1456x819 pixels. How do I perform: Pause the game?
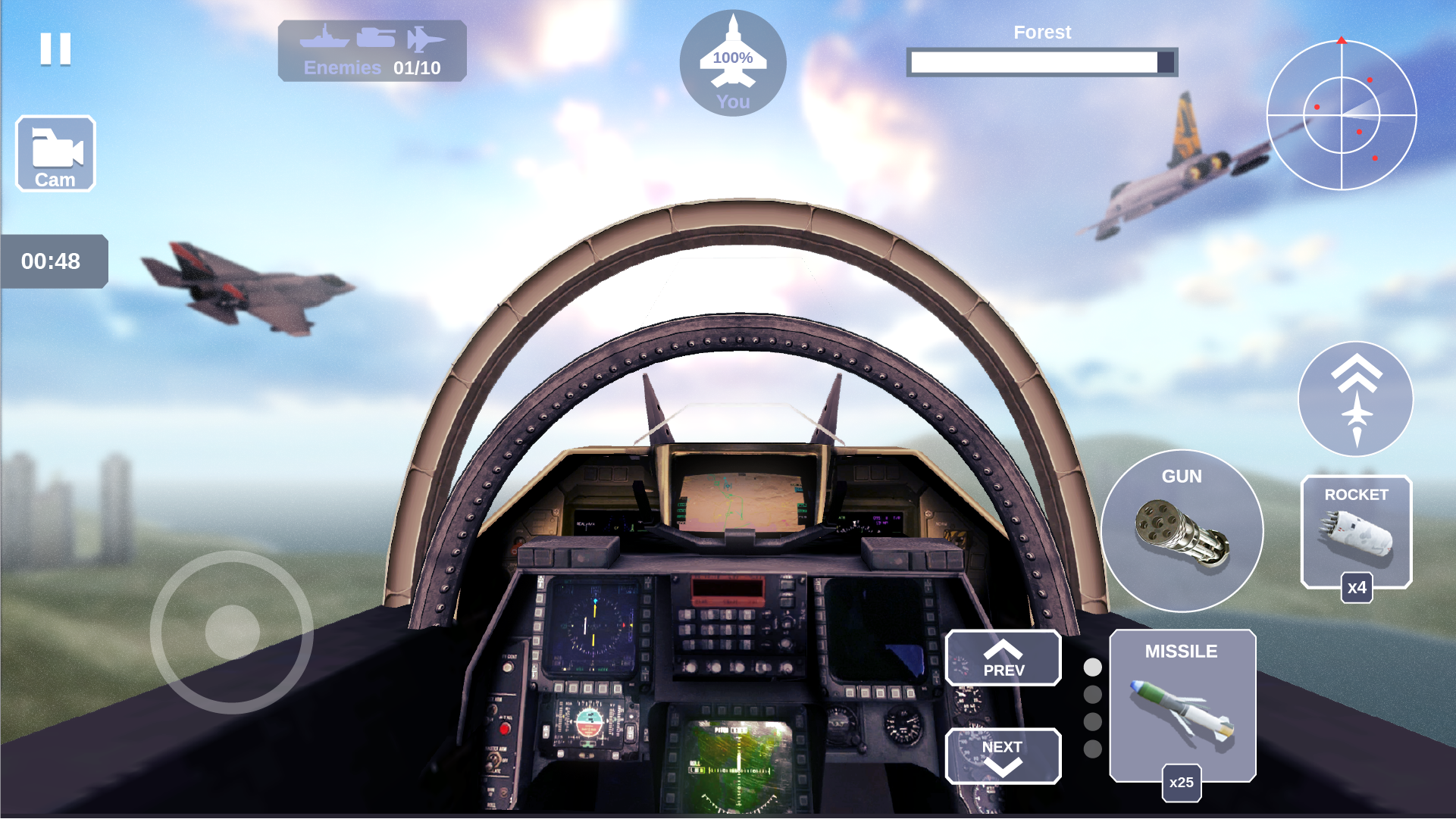click(x=55, y=48)
